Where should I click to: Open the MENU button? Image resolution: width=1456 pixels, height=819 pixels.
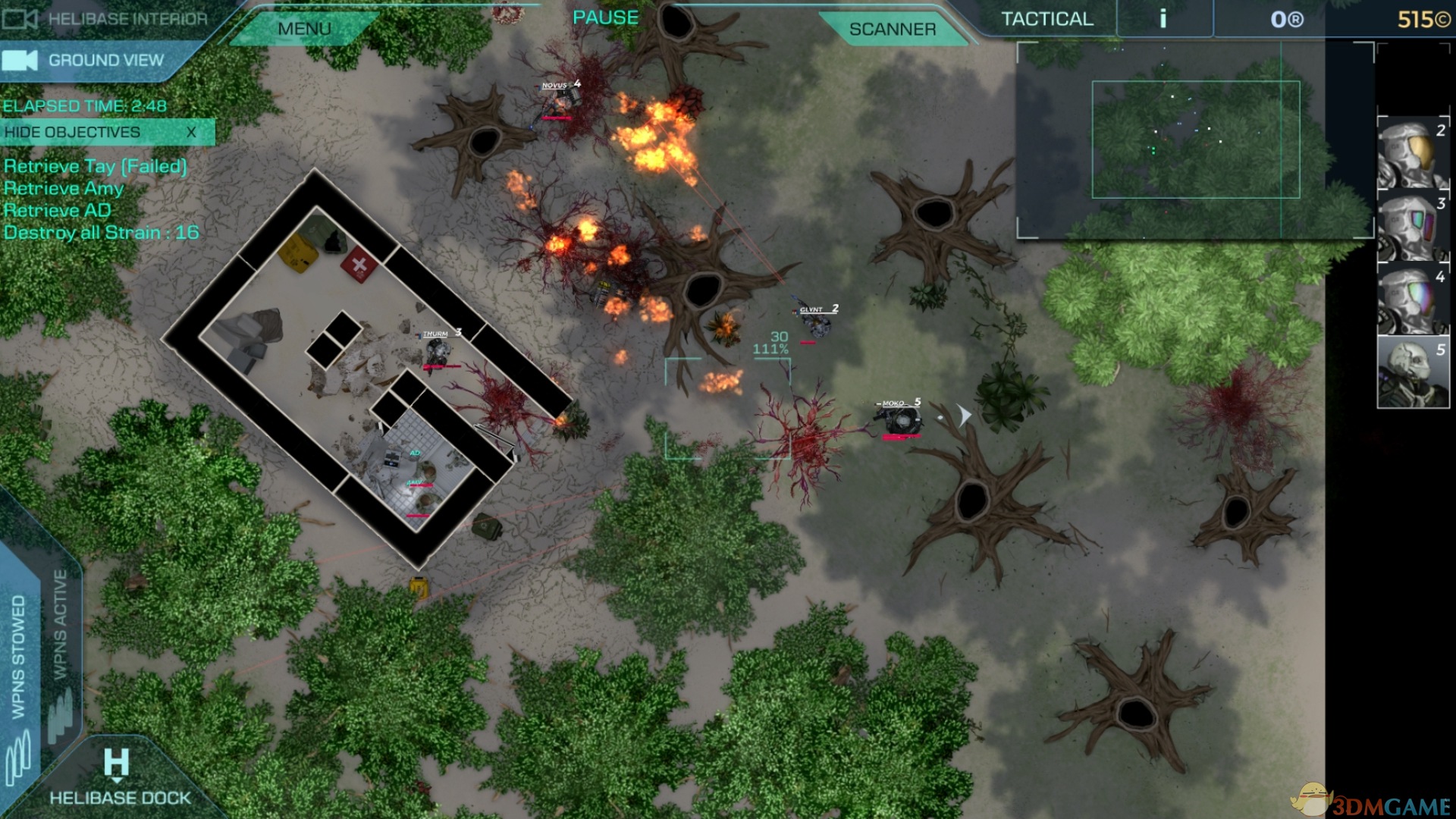pos(304,29)
